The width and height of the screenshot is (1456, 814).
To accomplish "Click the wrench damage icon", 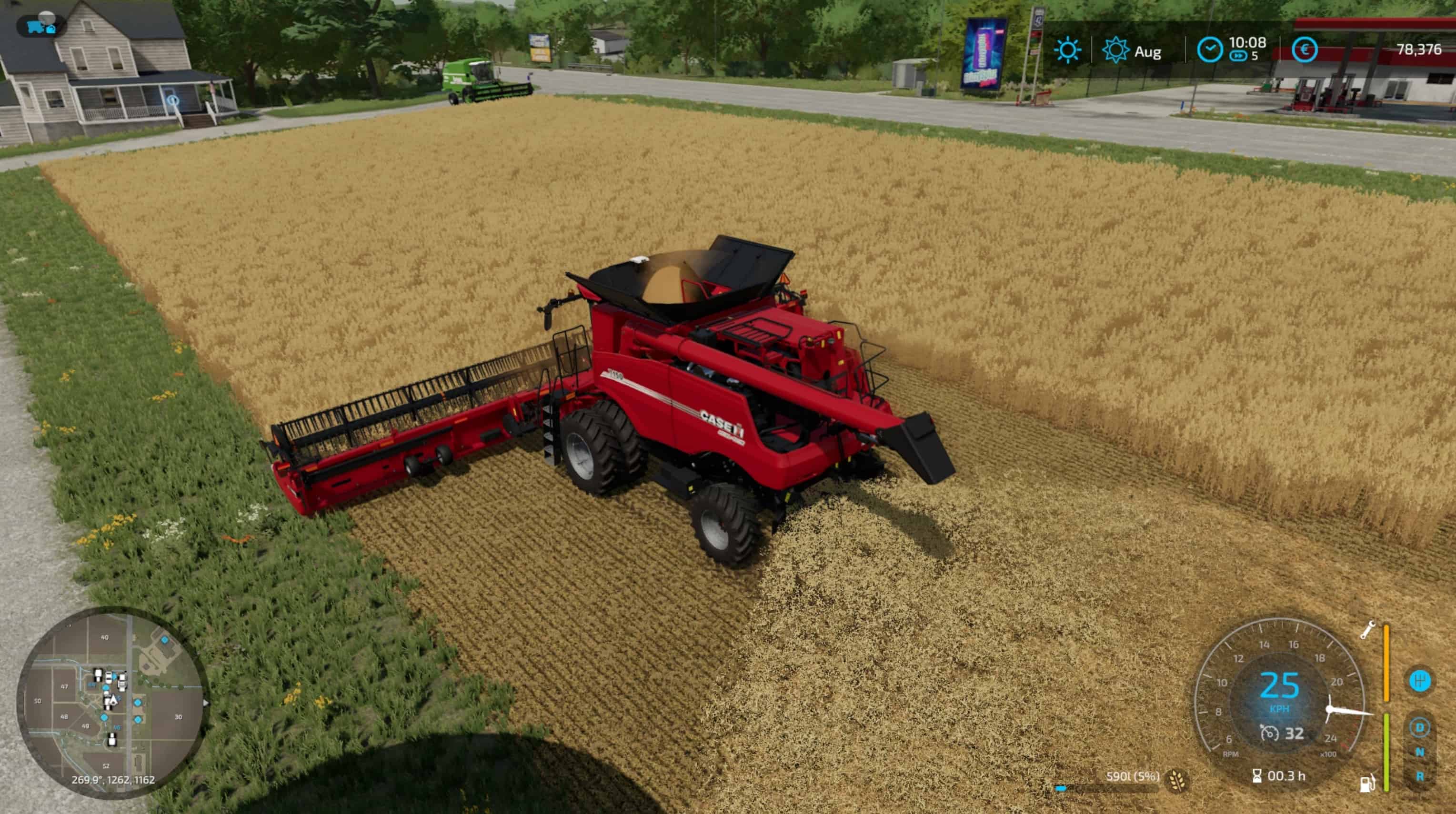I will [x=1368, y=630].
